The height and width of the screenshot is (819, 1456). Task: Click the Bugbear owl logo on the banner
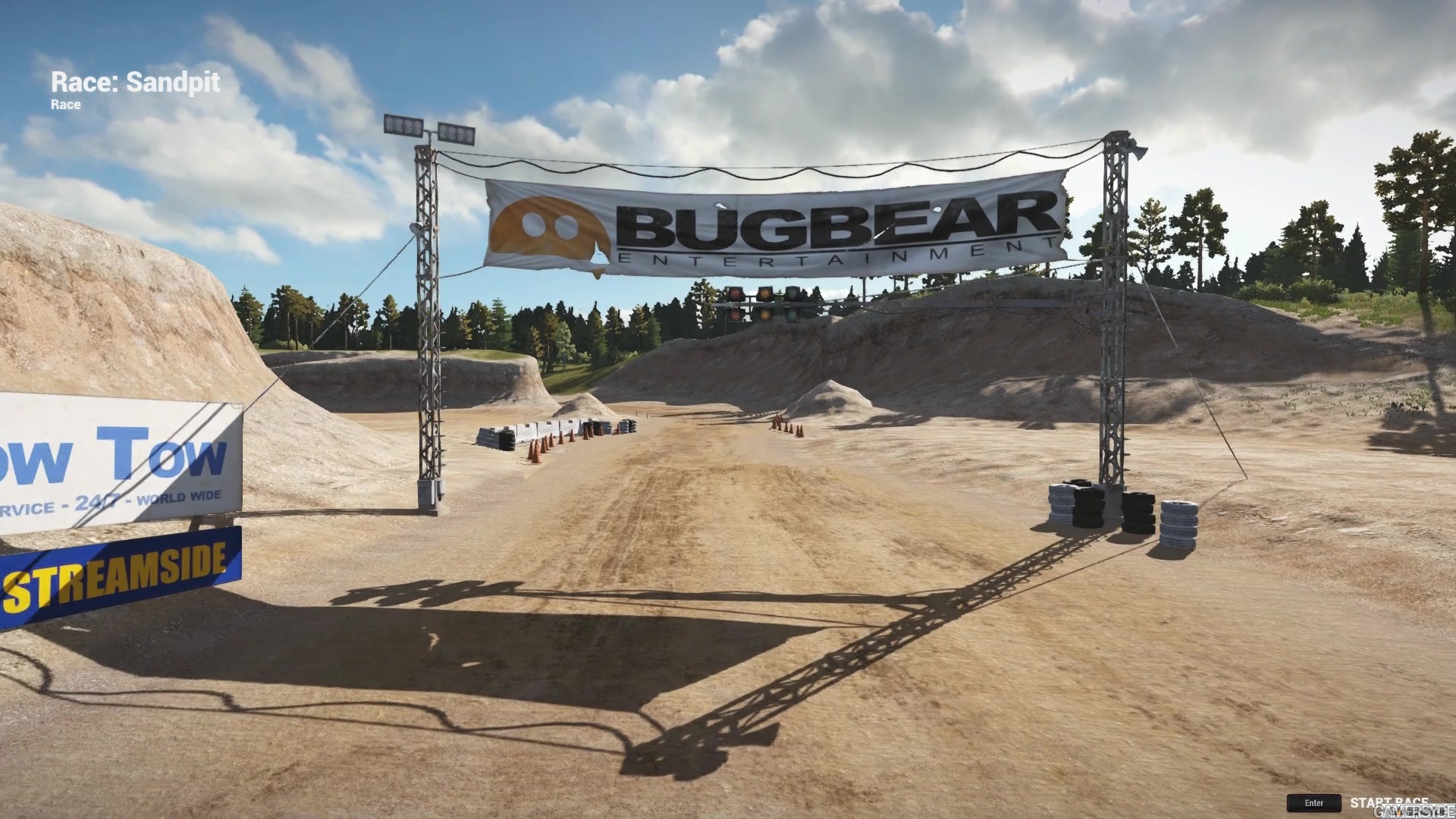tap(546, 226)
